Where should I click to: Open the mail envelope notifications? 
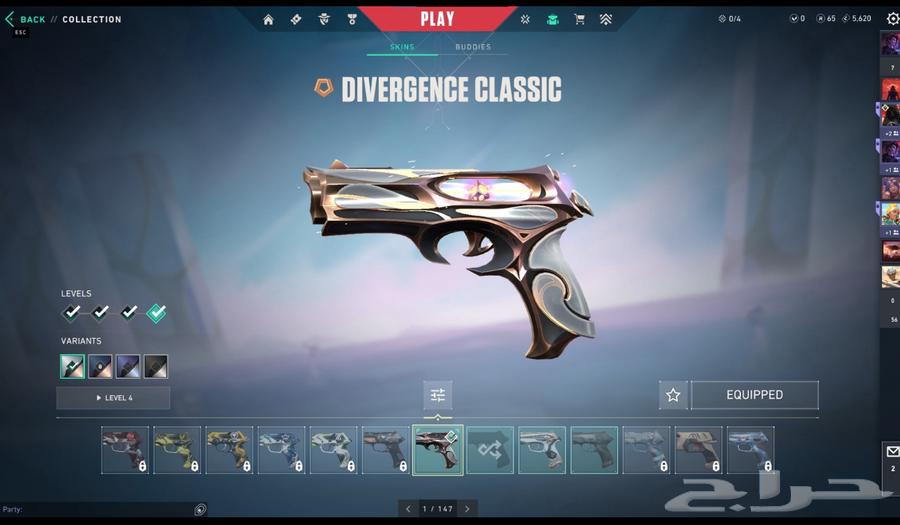click(891, 453)
